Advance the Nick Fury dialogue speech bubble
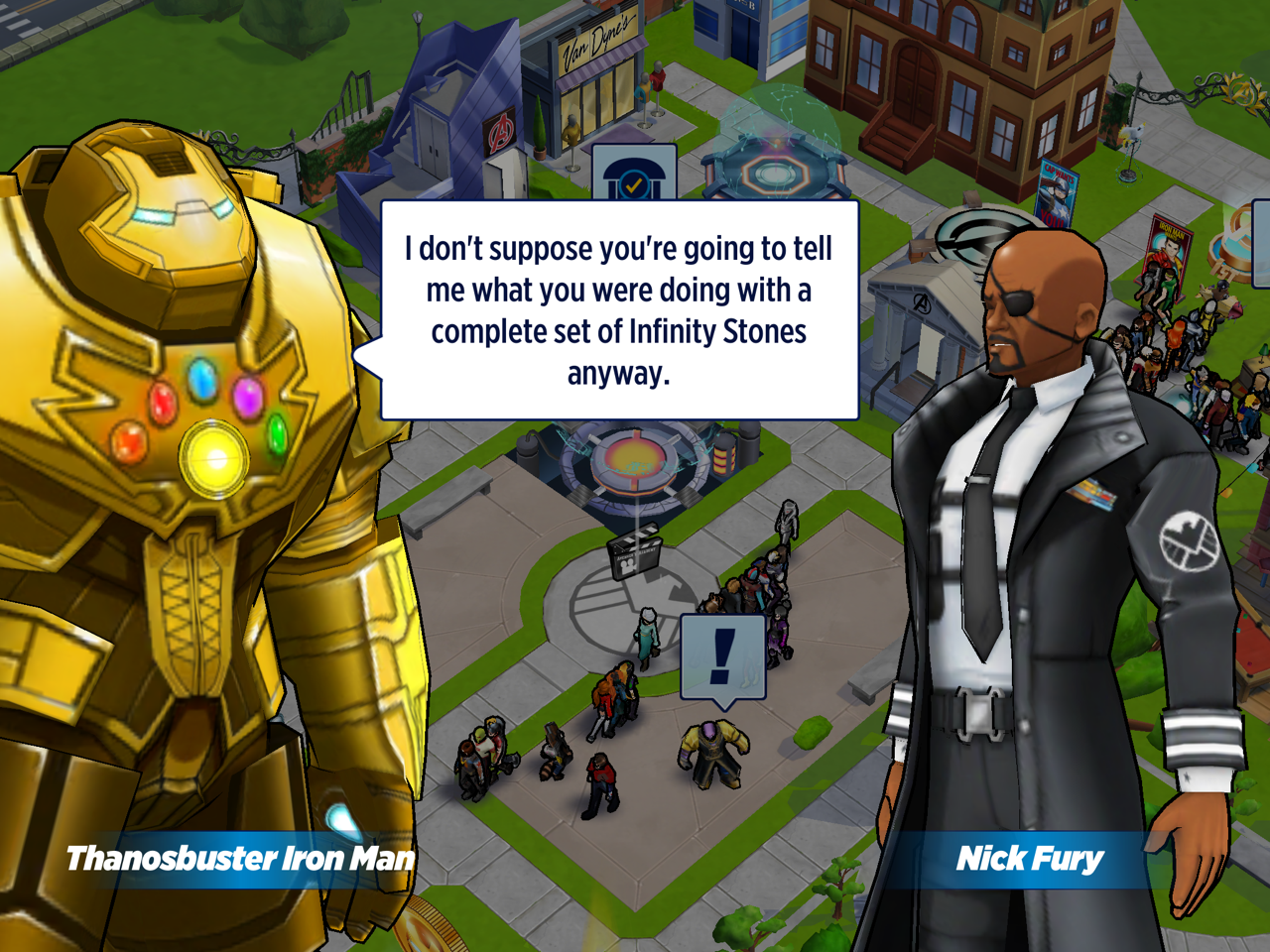 pos(619,309)
